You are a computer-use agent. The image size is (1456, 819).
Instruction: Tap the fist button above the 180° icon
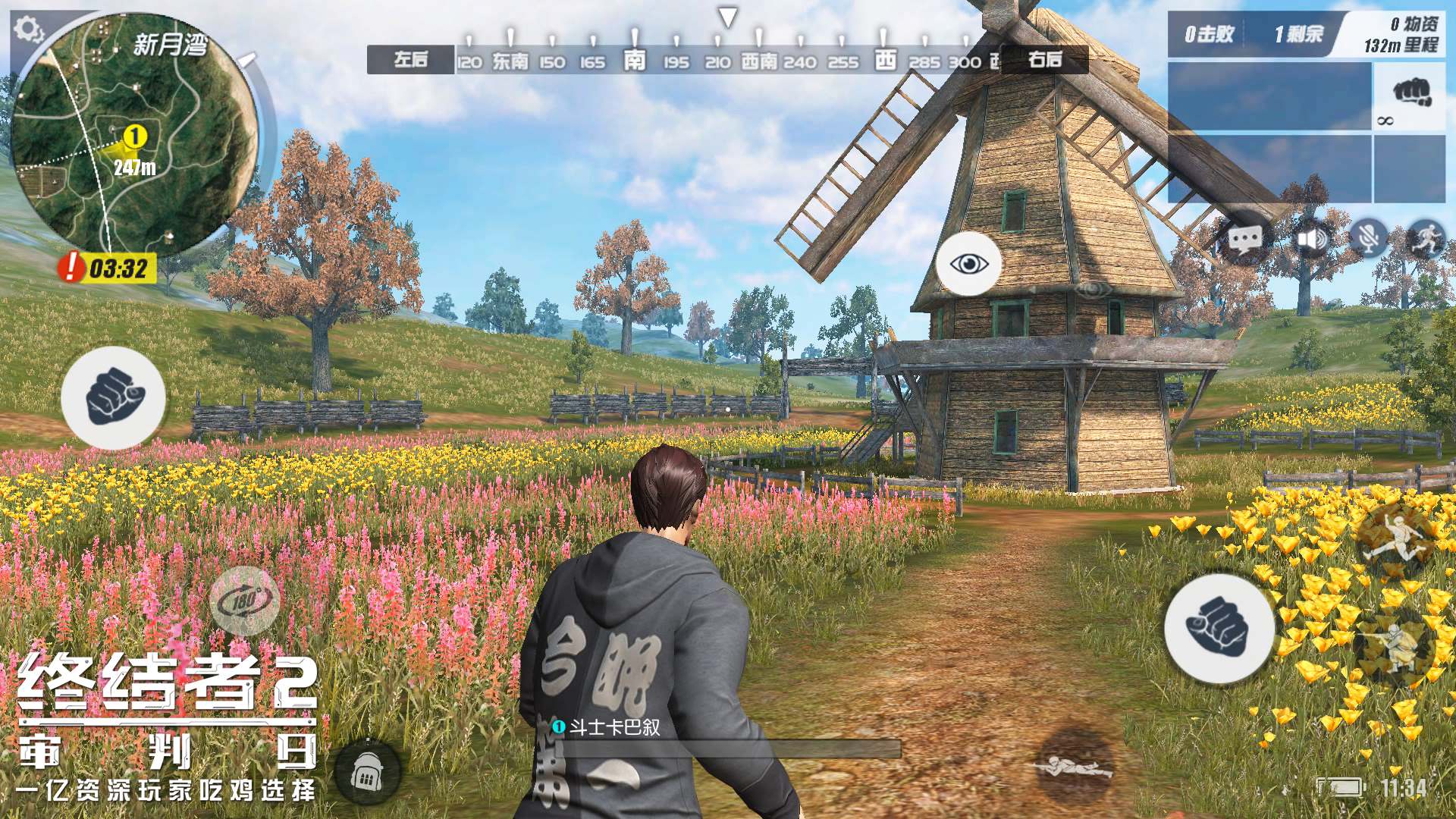pyautogui.click(x=114, y=397)
